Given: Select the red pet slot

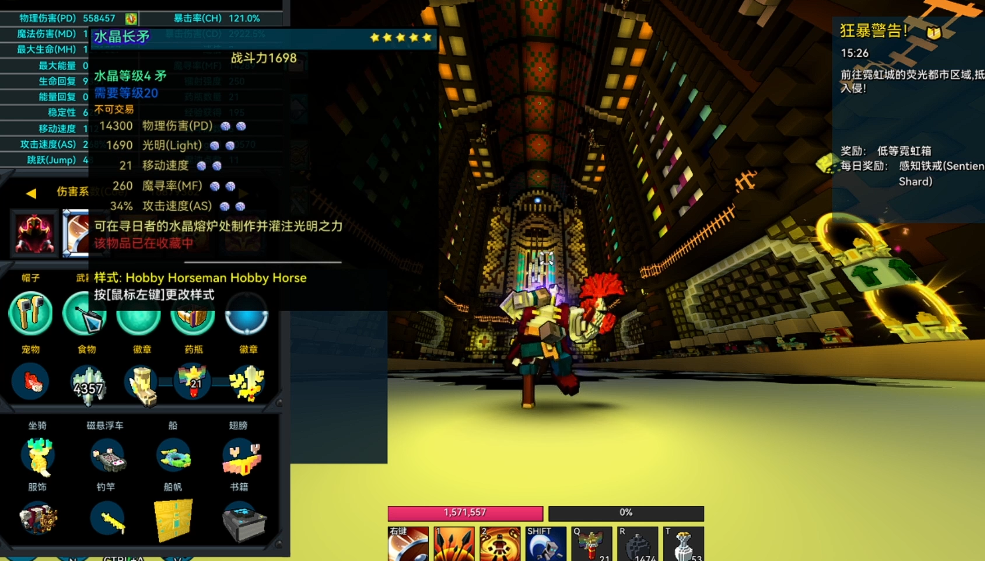Looking at the screenshot, I should pyautogui.click(x=33, y=381).
